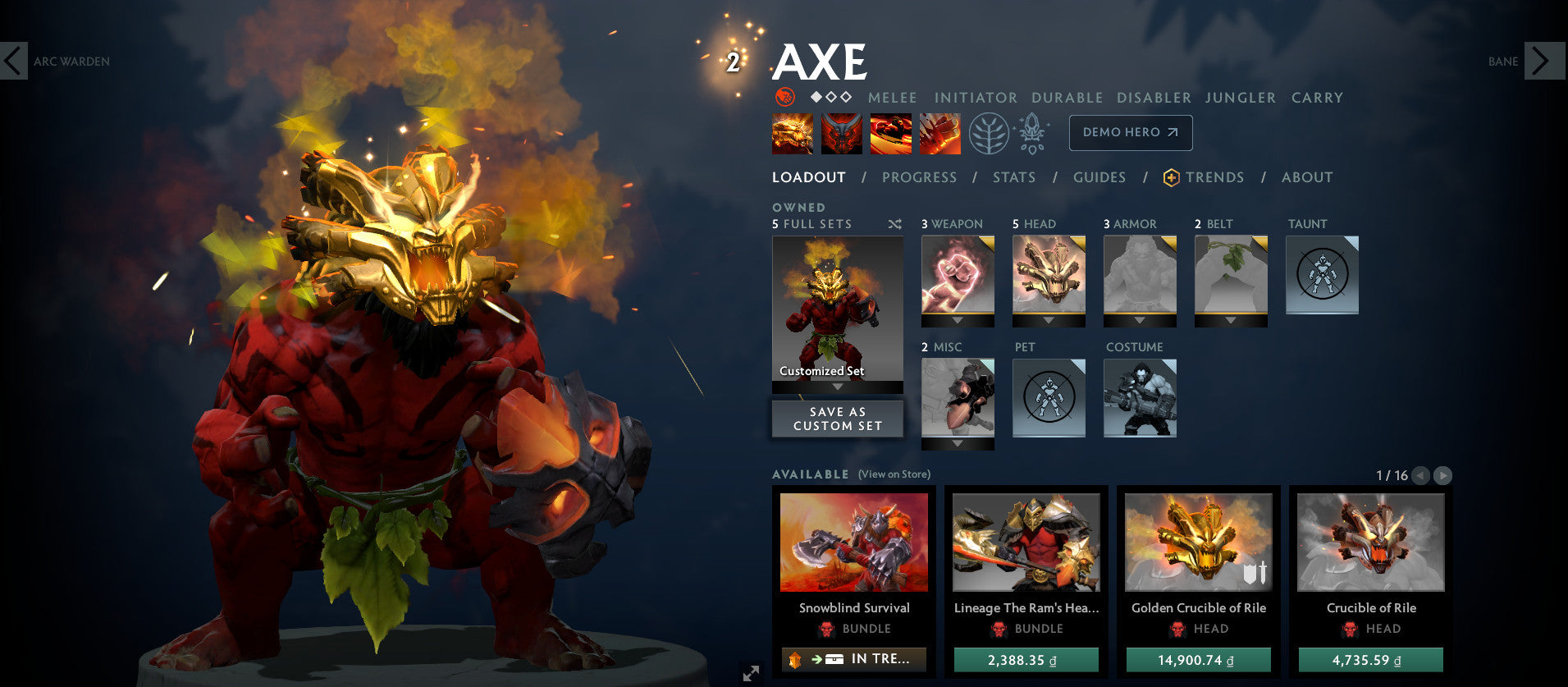
Task: Navigate to Arc Warden using left arrow
Action: tap(12, 61)
